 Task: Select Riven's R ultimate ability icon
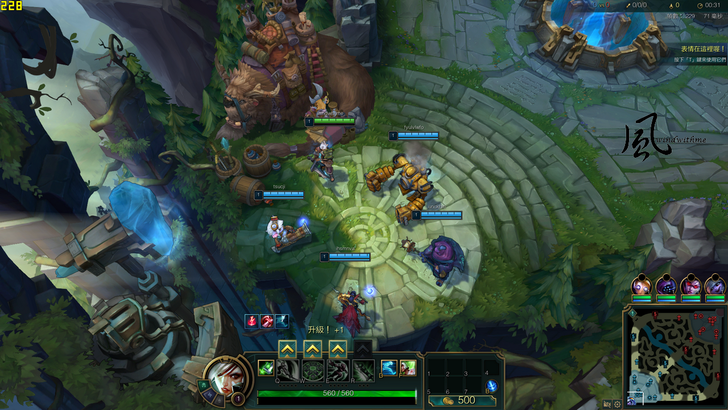pyautogui.click(x=363, y=370)
